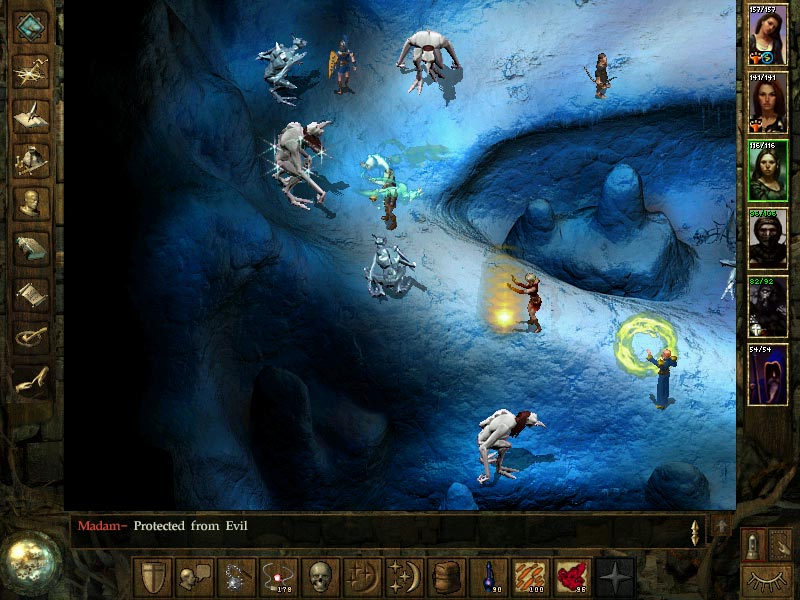
Task: Open the character record bust icon
Action: point(32,201)
